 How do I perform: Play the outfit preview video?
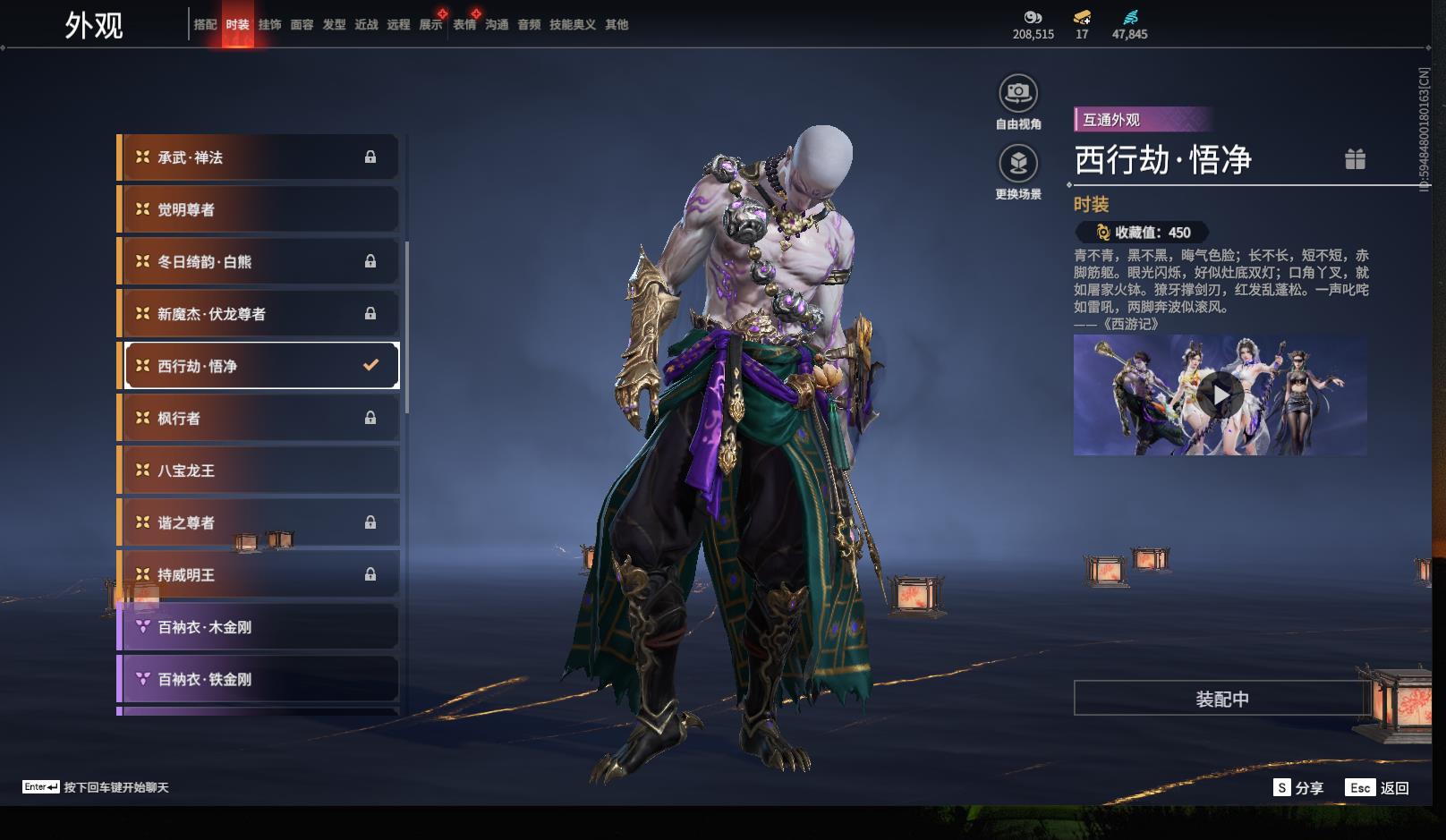click(1220, 395)
